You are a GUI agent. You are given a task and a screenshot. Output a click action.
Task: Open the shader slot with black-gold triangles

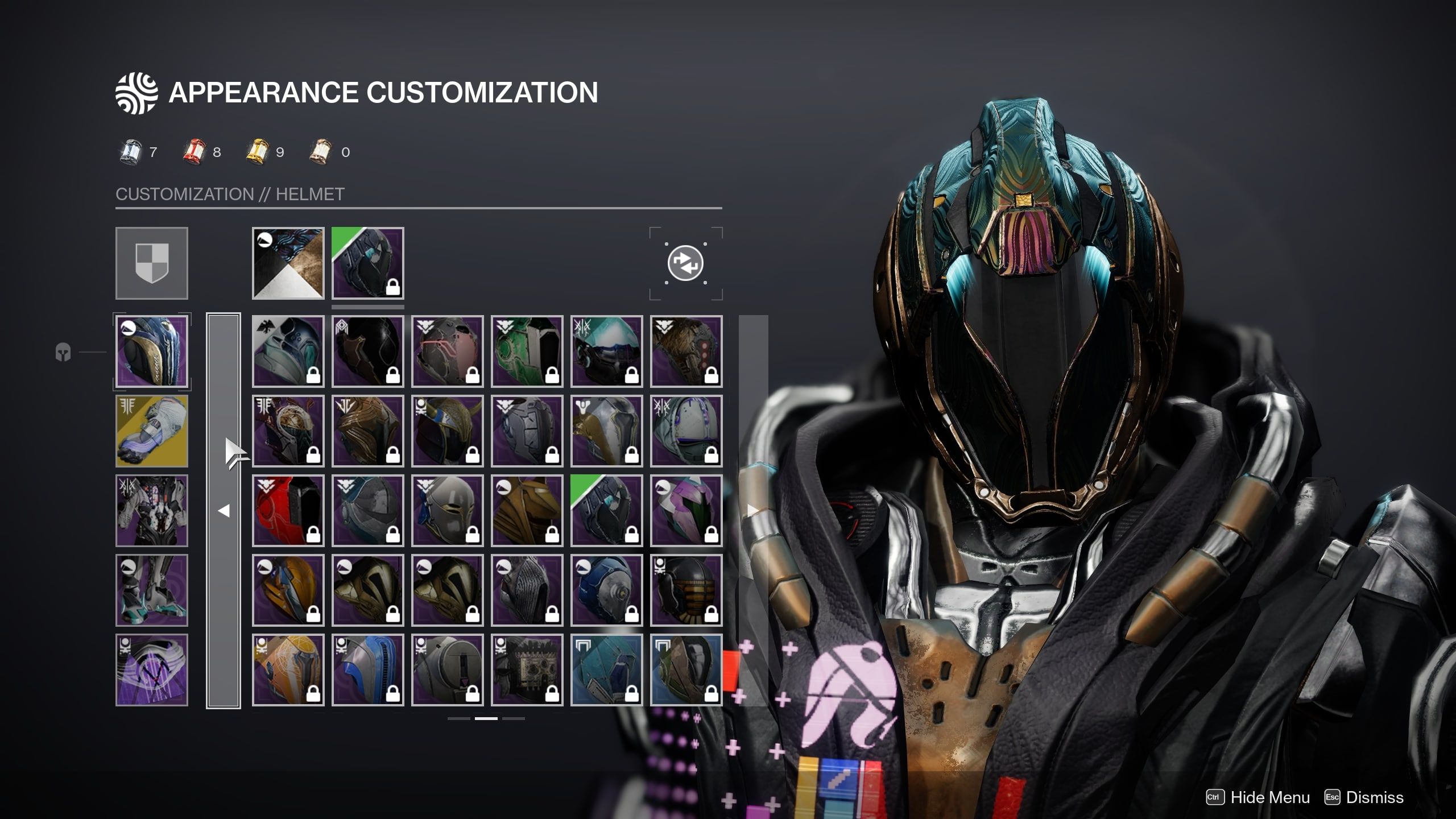click(x=288, y=263)
